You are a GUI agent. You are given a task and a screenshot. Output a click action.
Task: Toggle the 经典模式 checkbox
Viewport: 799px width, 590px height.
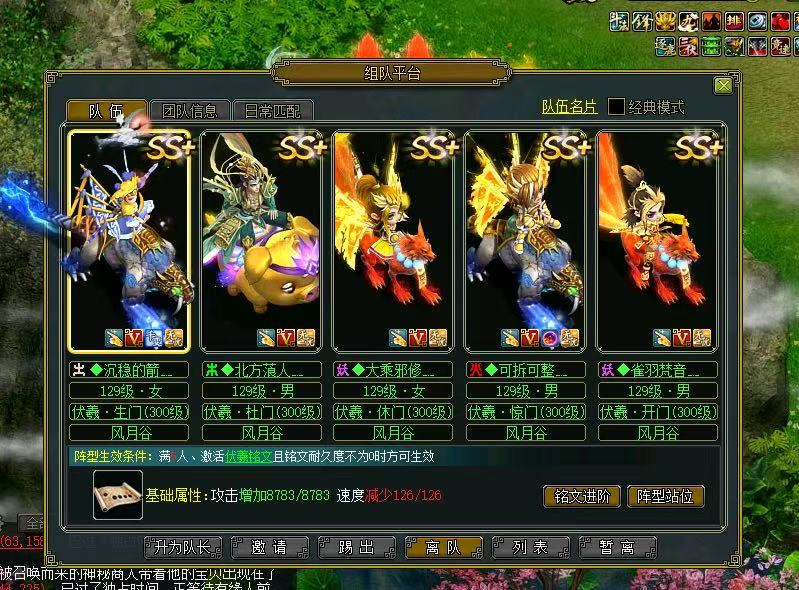pyautogui.click(x=617, y=106)
